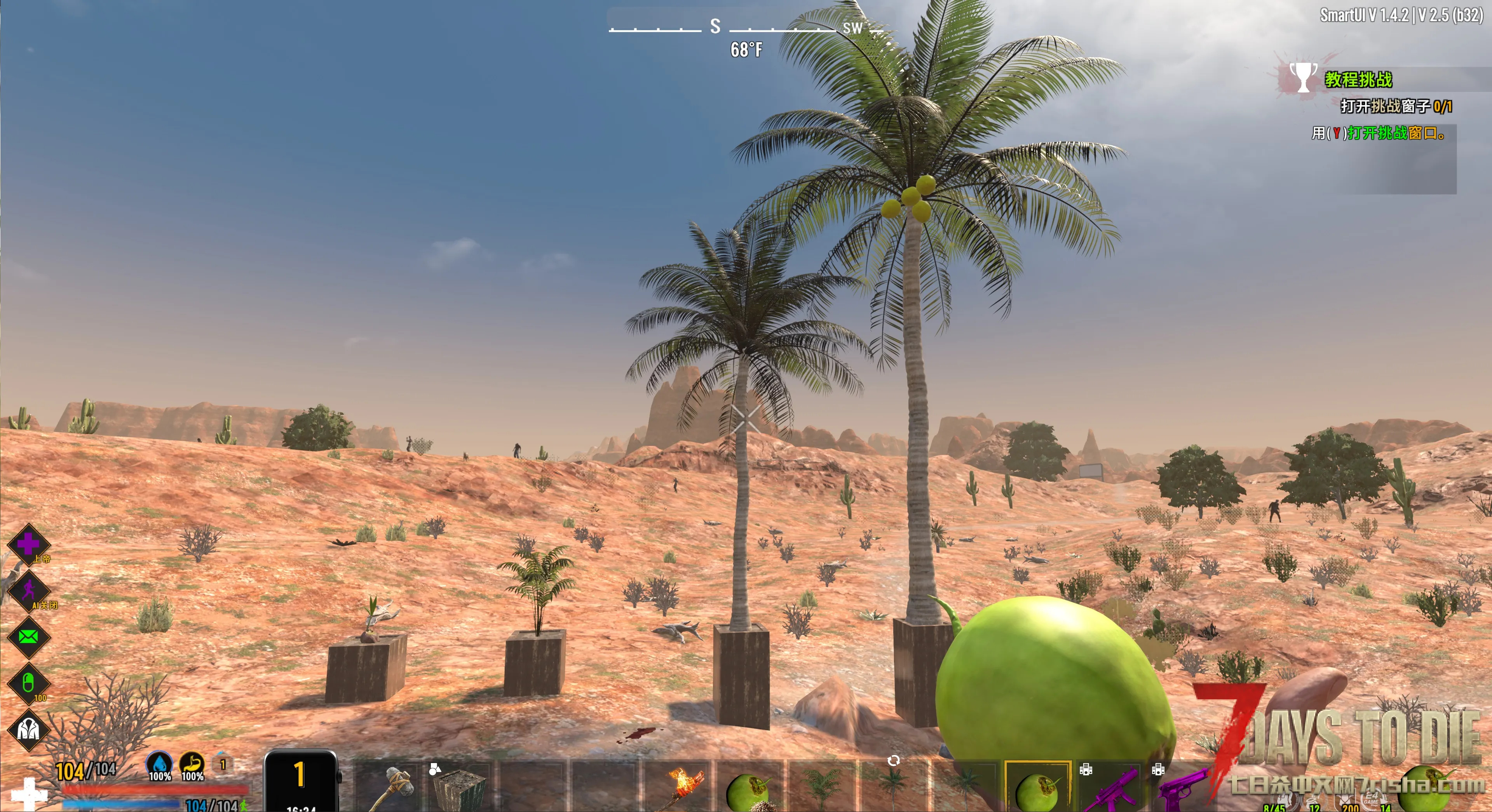
Task: Click the green pill buff icon
Action: (x=28, y=683)
